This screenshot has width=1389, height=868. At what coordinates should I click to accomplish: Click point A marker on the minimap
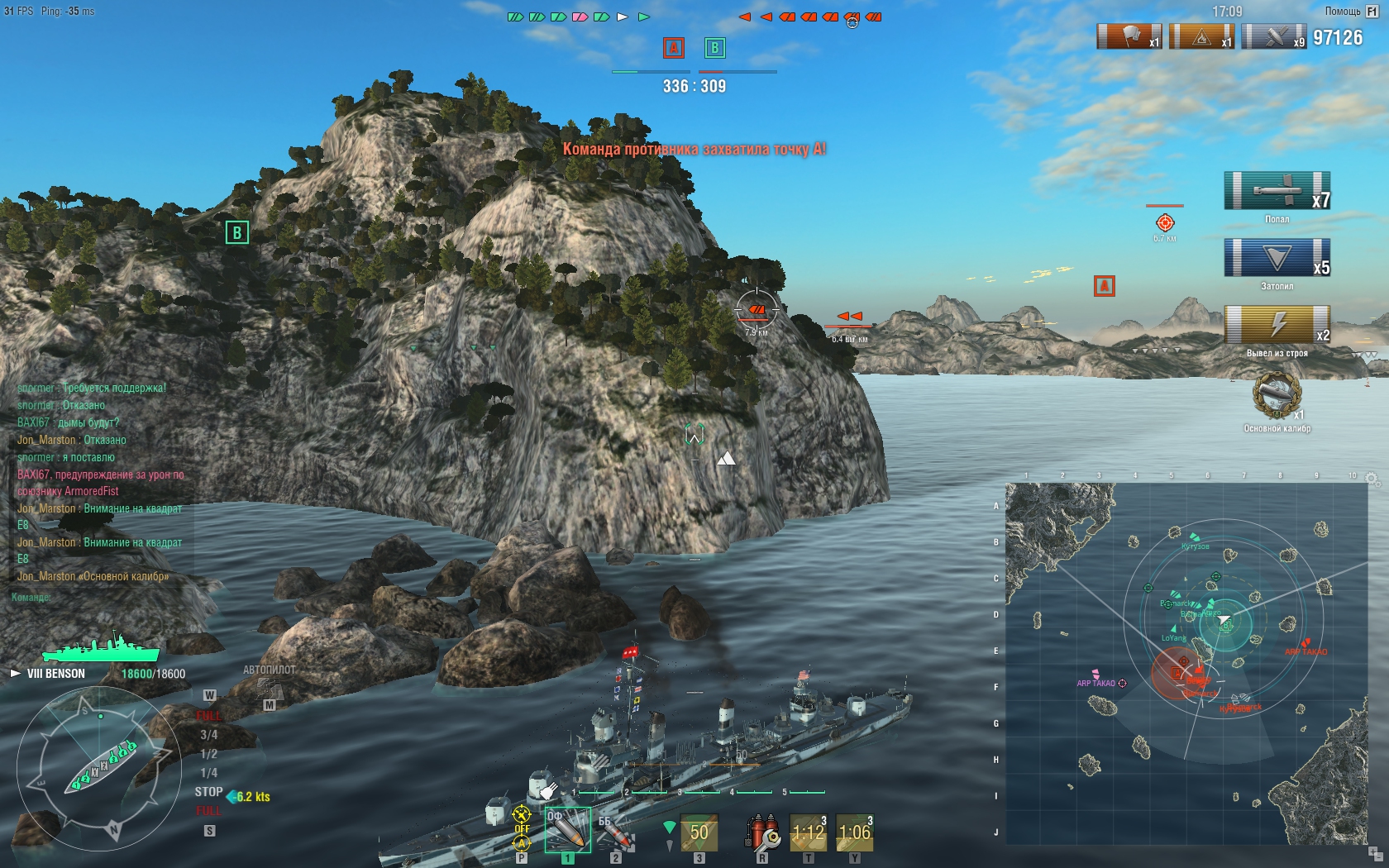(x=1177, y=671)
